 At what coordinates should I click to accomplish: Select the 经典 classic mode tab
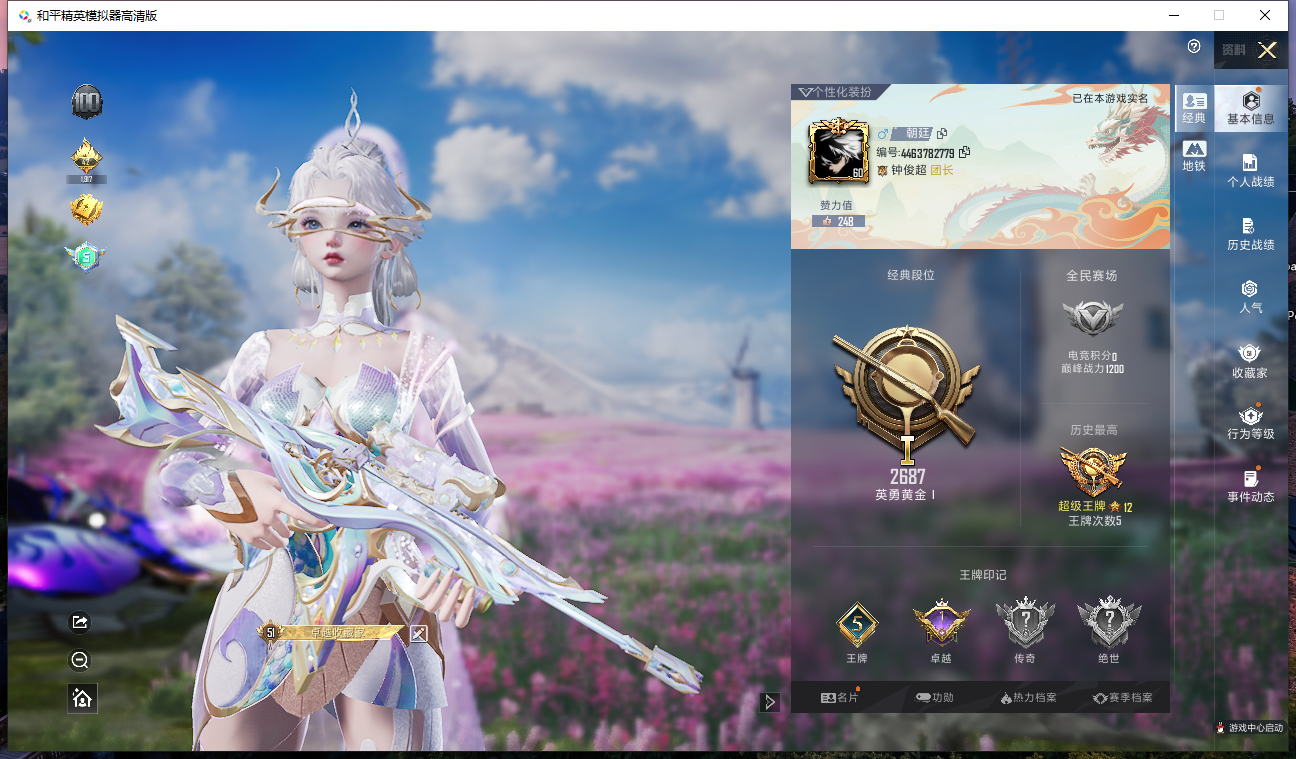coord(1194,107)
